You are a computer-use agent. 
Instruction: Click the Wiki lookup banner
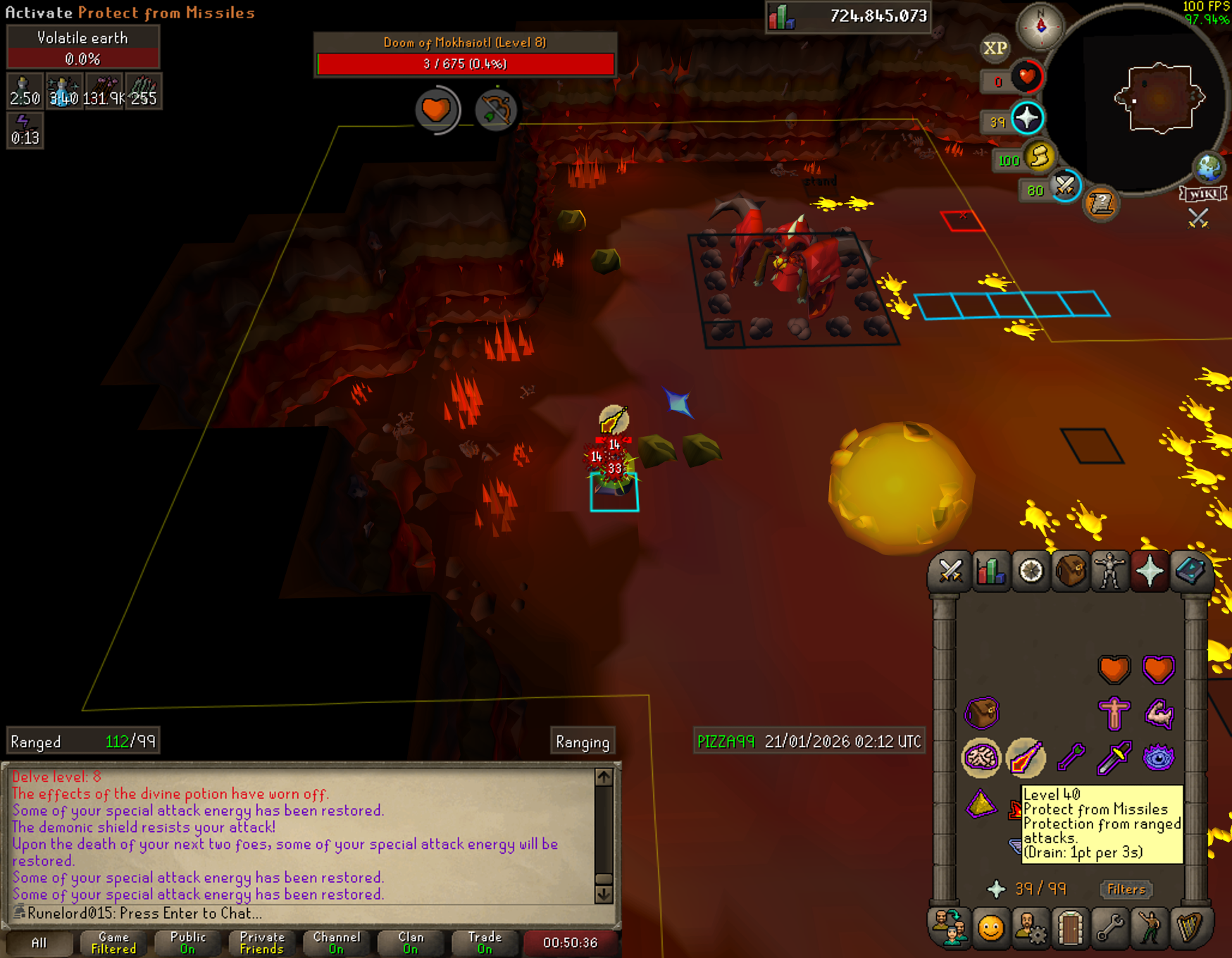tap(1203, 194)
